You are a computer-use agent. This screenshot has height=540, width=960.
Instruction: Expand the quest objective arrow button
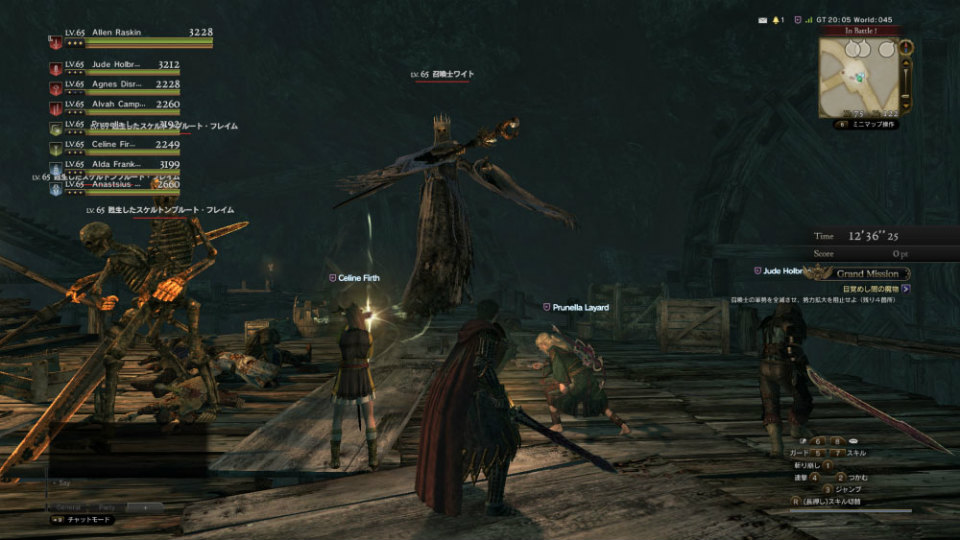(x=906, y=288)
